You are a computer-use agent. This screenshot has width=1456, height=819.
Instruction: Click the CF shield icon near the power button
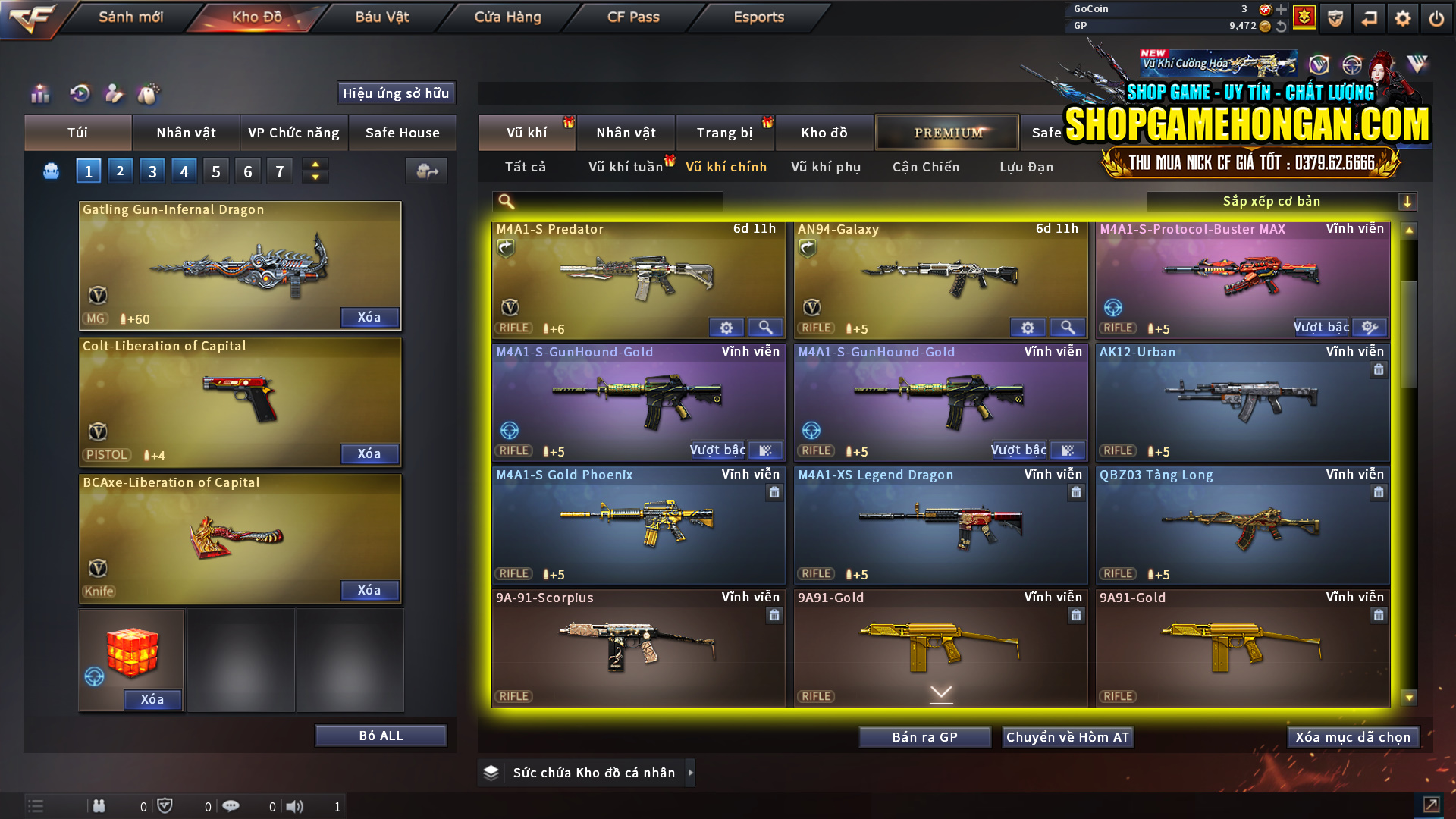coord(1335,17)
